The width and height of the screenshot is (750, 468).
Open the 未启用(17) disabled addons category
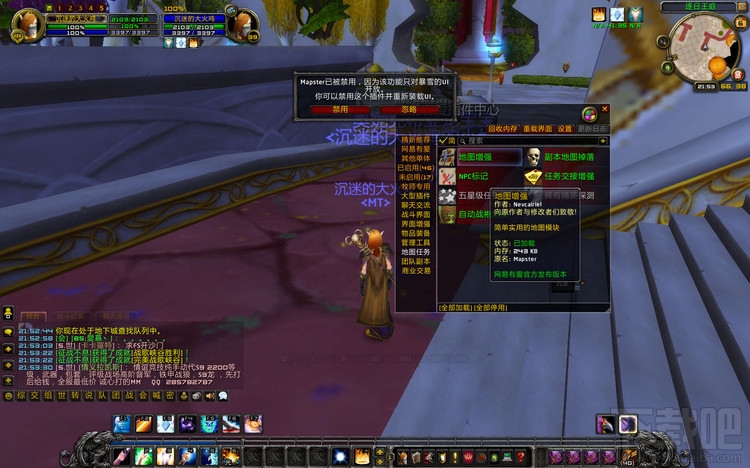(415, 177)
